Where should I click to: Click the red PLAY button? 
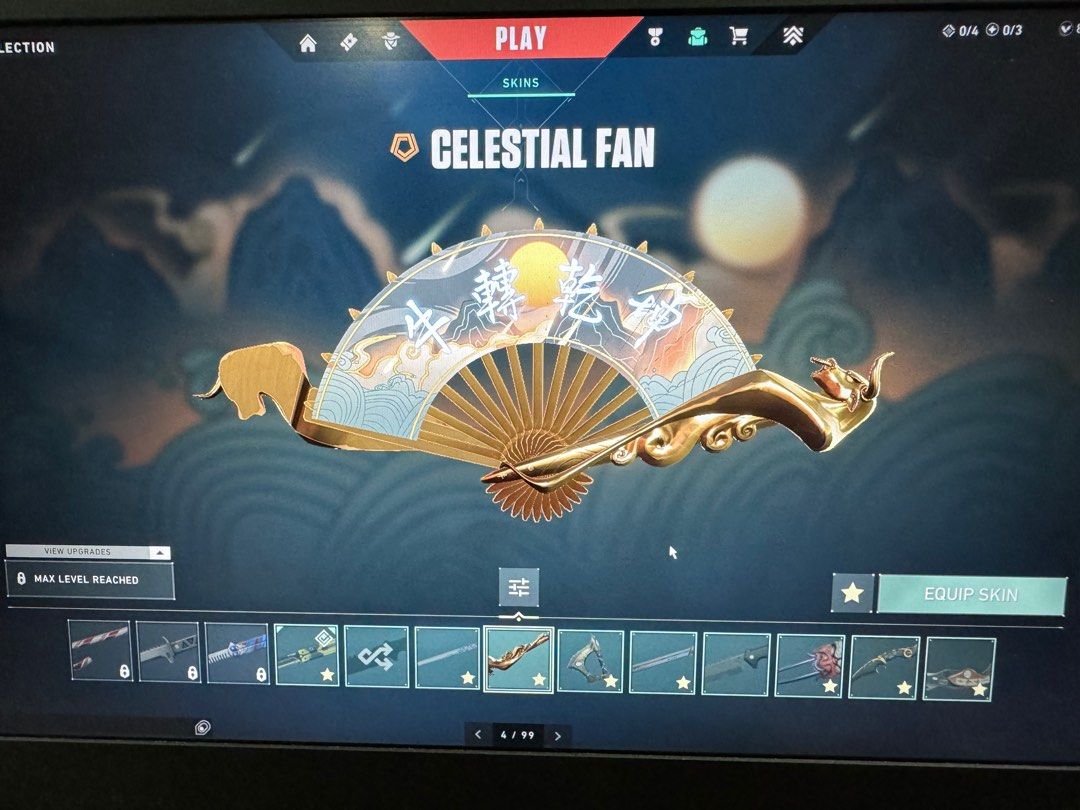pyautogui.click(x=520, y=39)
